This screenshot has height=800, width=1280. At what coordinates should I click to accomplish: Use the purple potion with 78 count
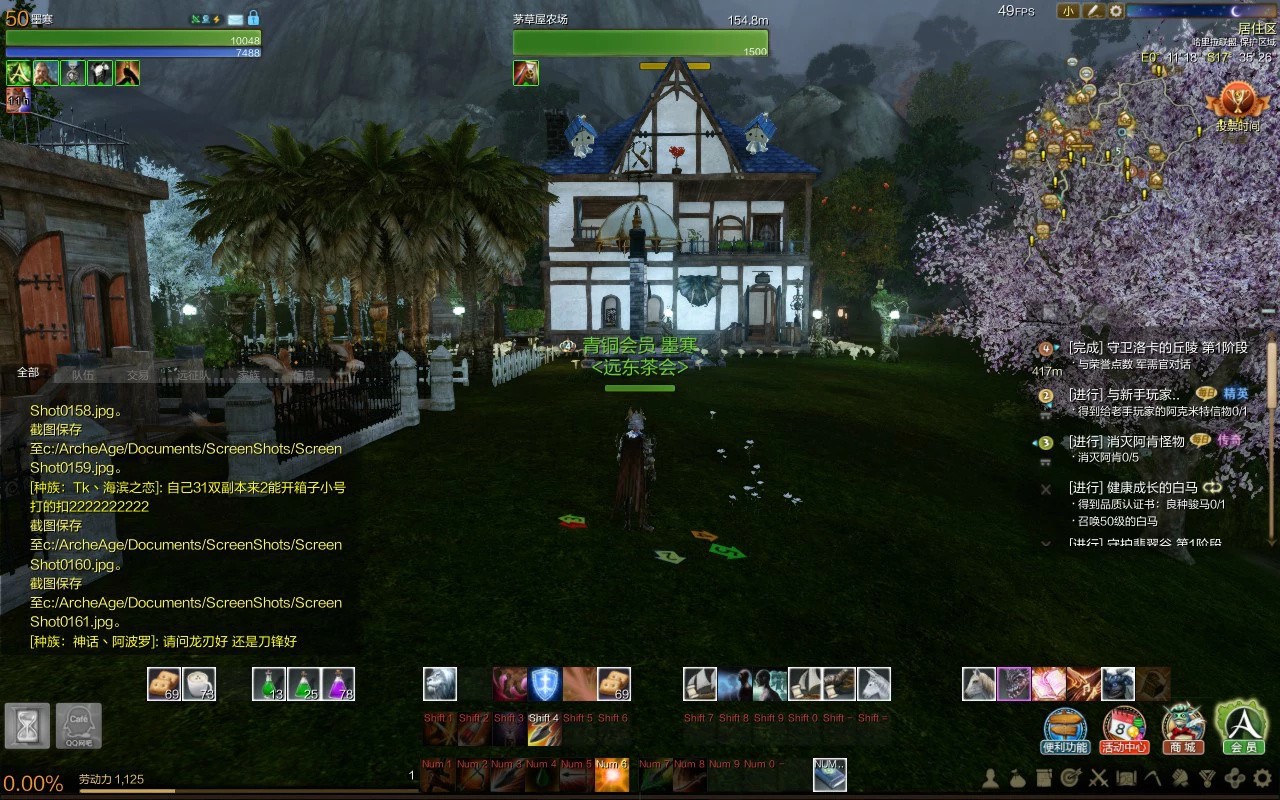[x=338, y=684]
